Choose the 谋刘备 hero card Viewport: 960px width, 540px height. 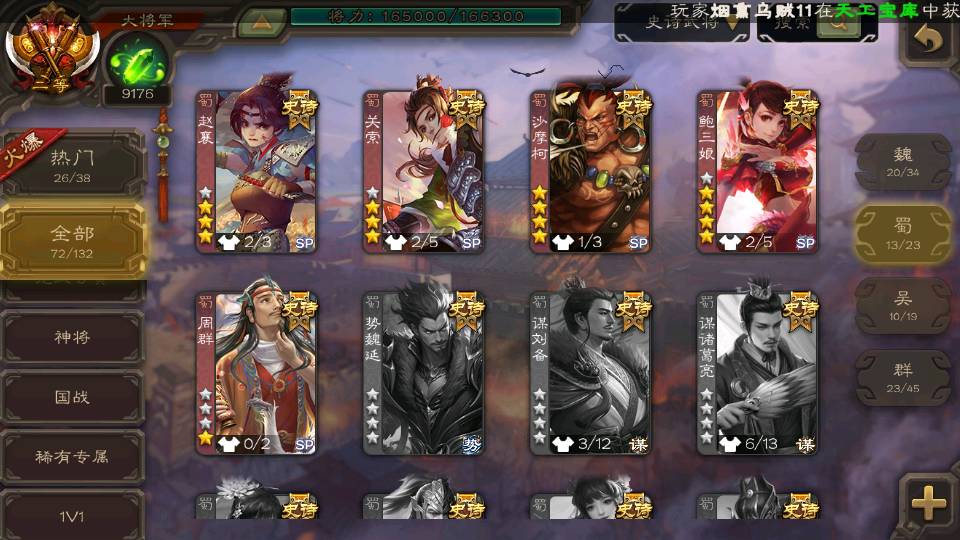(x=590, y=372)
